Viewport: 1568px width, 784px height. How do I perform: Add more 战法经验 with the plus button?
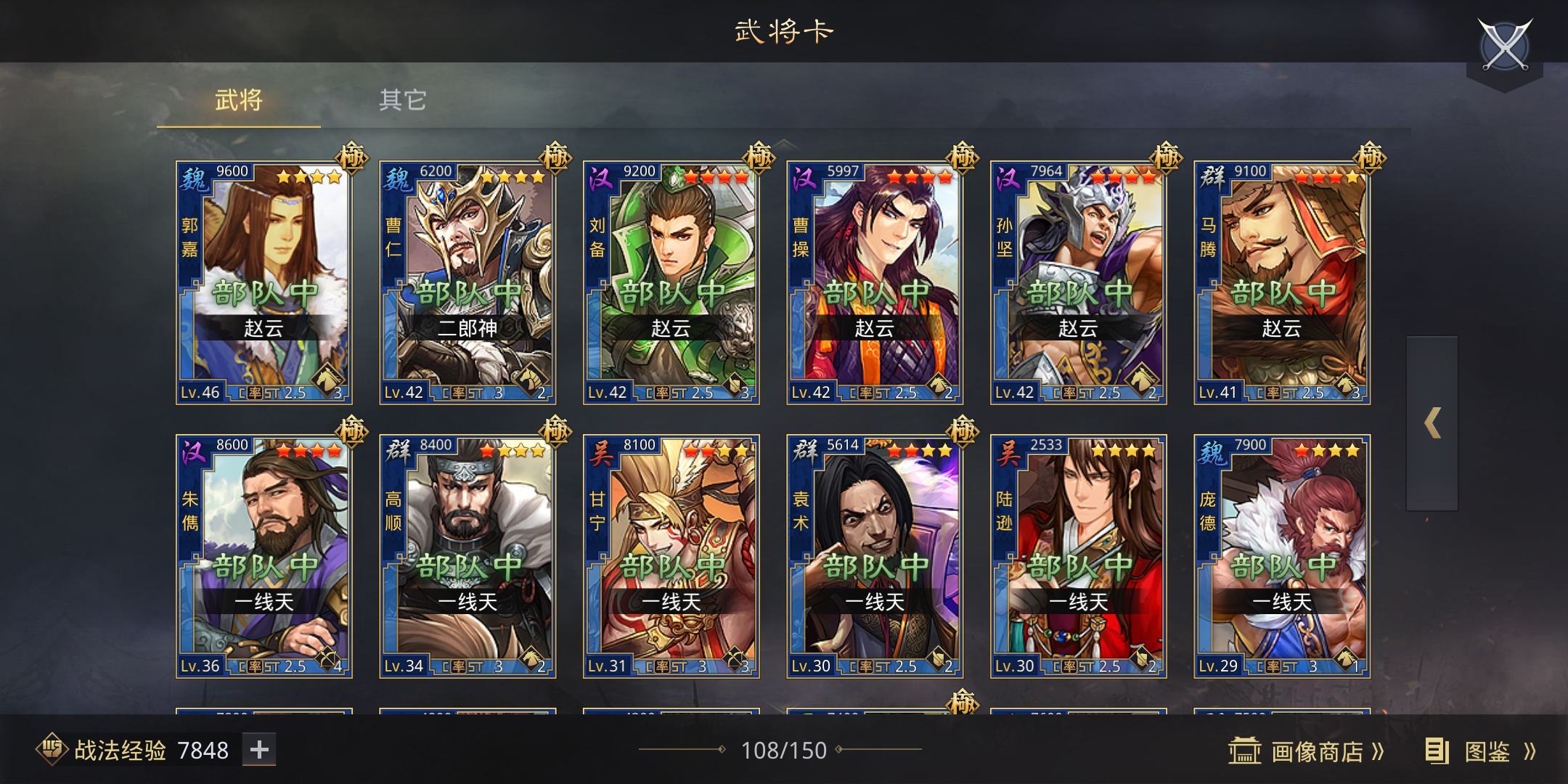[x=259, y=750]
